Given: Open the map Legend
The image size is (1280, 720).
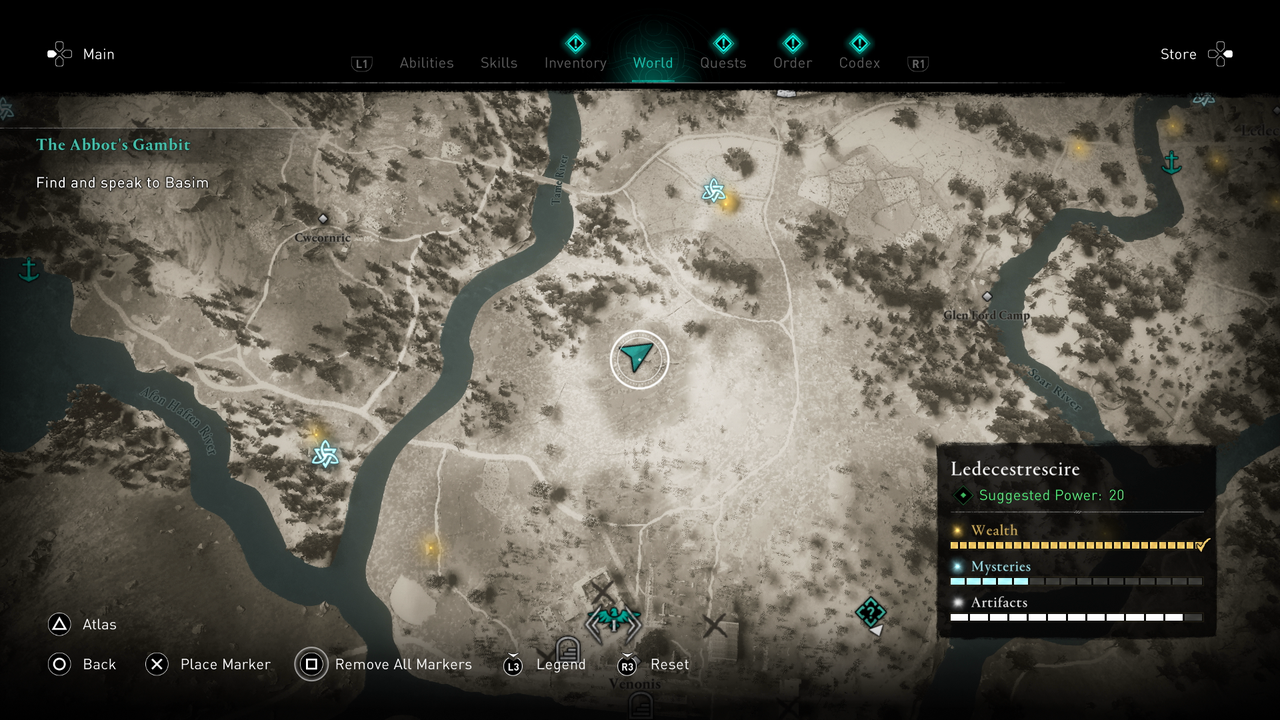Looking at the screenshot, I should (562, 664).
